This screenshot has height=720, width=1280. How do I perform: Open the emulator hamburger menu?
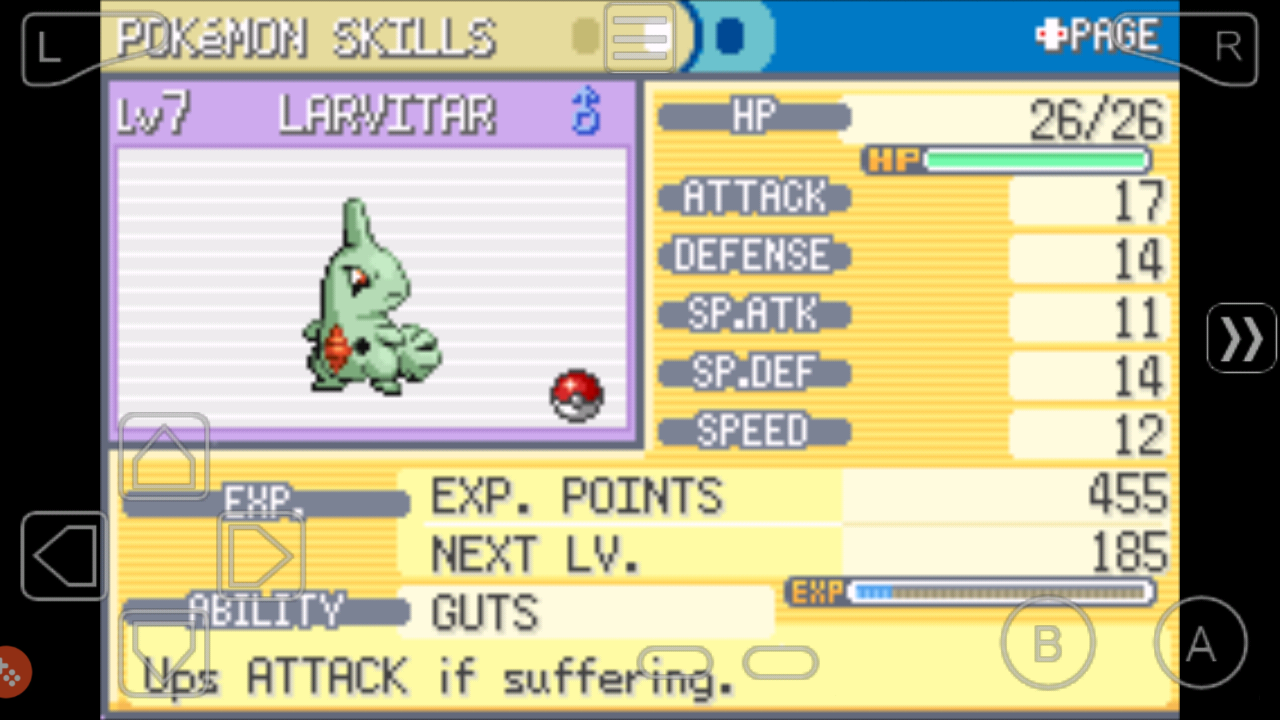click(639, 37)
